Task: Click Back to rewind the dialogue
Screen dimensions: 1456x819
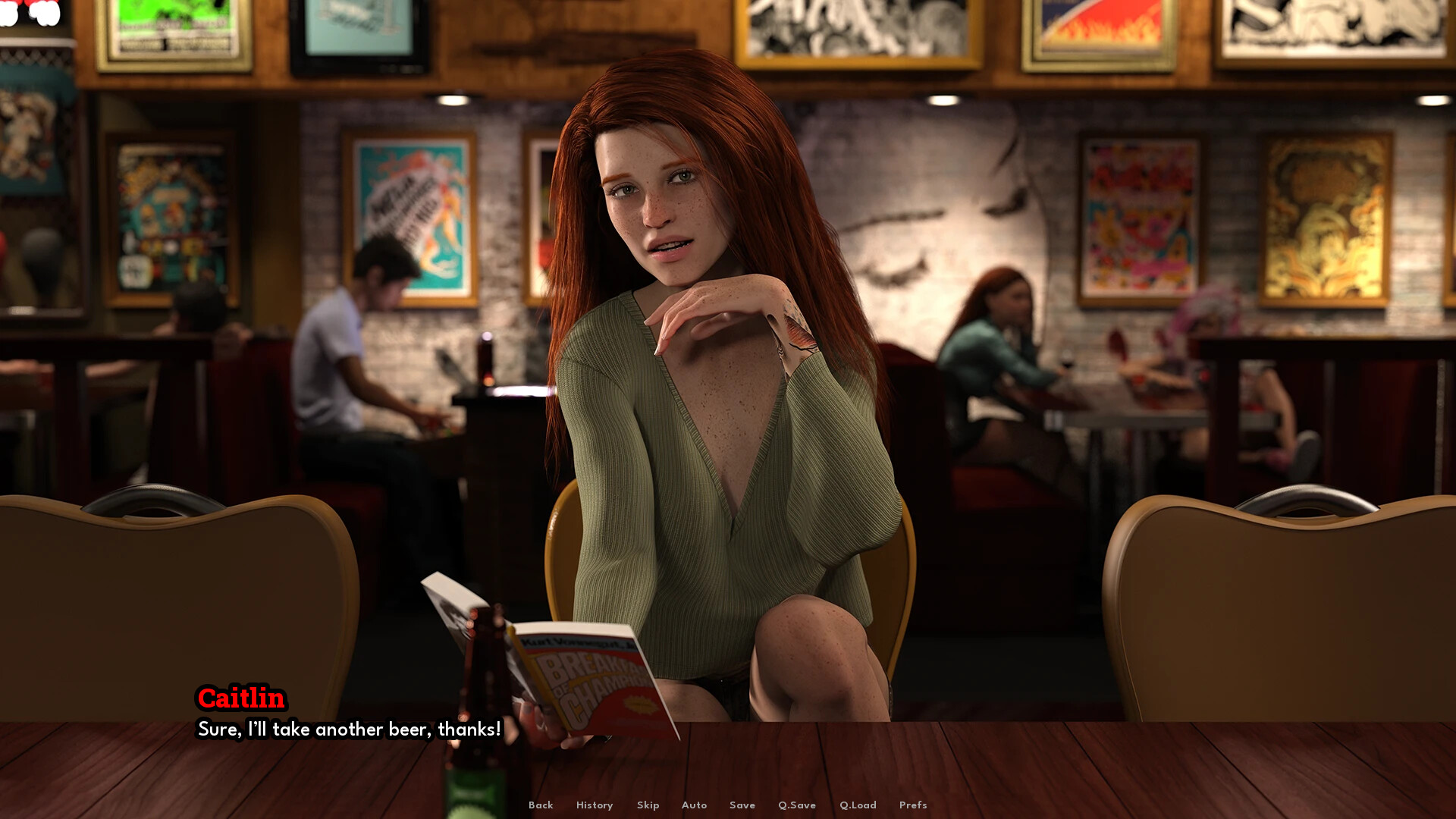Action: click(541, 805)
